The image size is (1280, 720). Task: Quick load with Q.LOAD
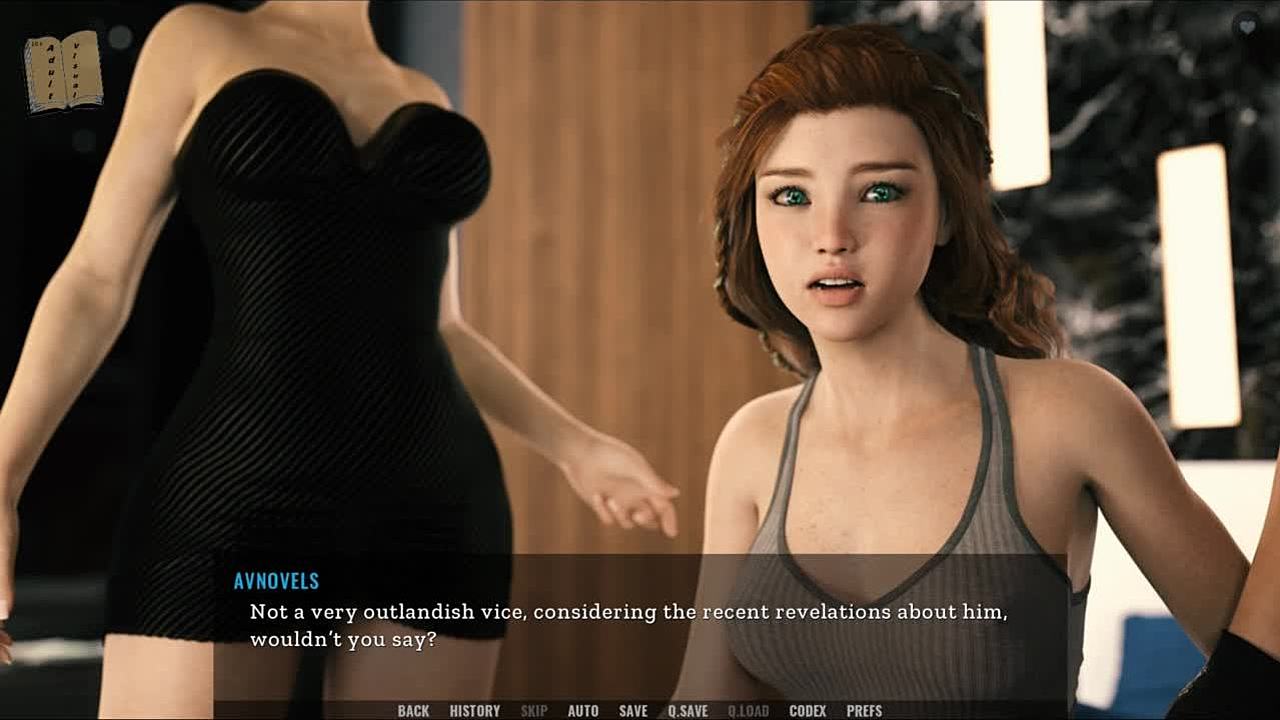[748, 711]
